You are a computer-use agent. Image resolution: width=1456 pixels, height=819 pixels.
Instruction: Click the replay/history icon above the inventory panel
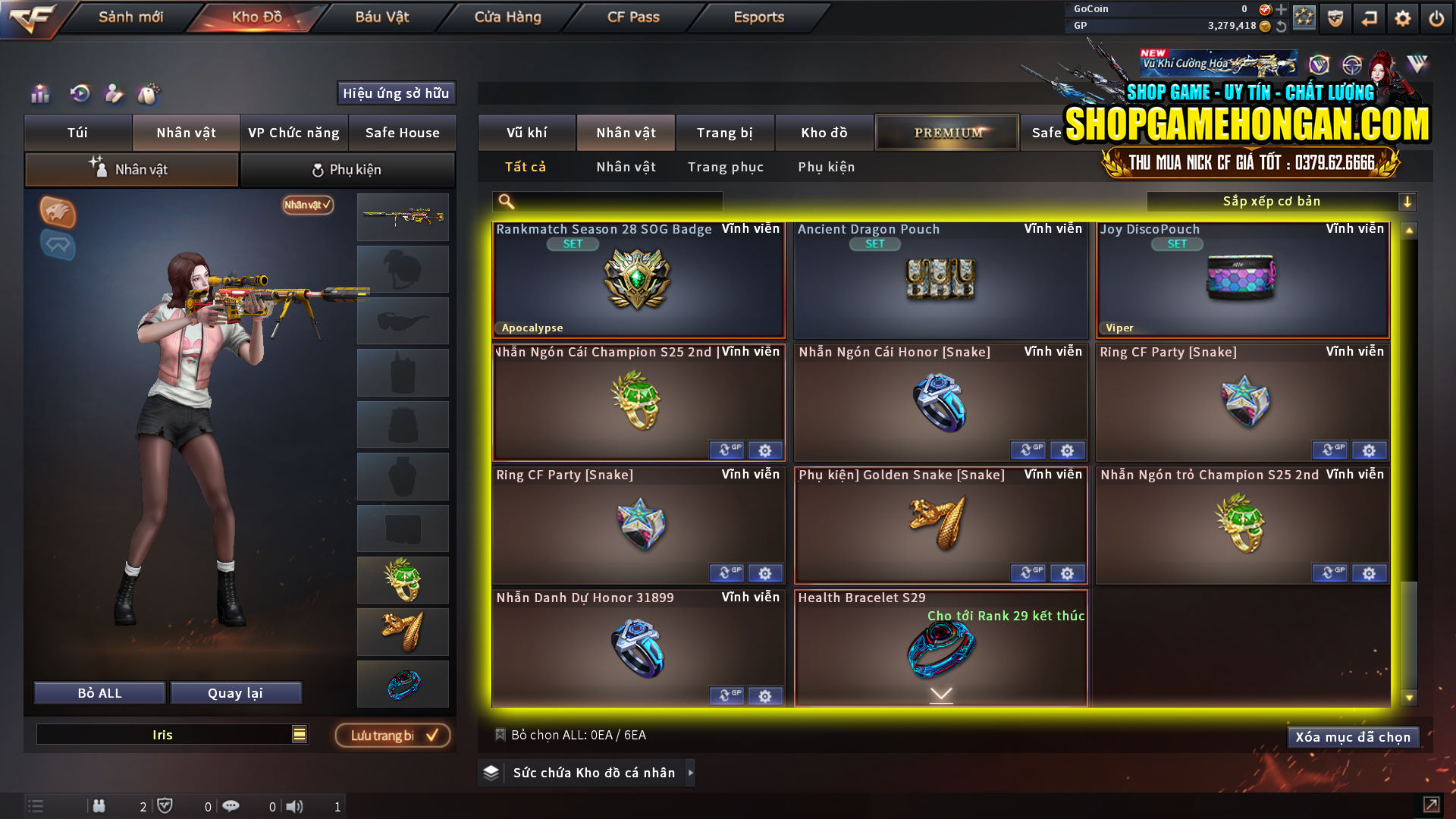tap(80, 94)
